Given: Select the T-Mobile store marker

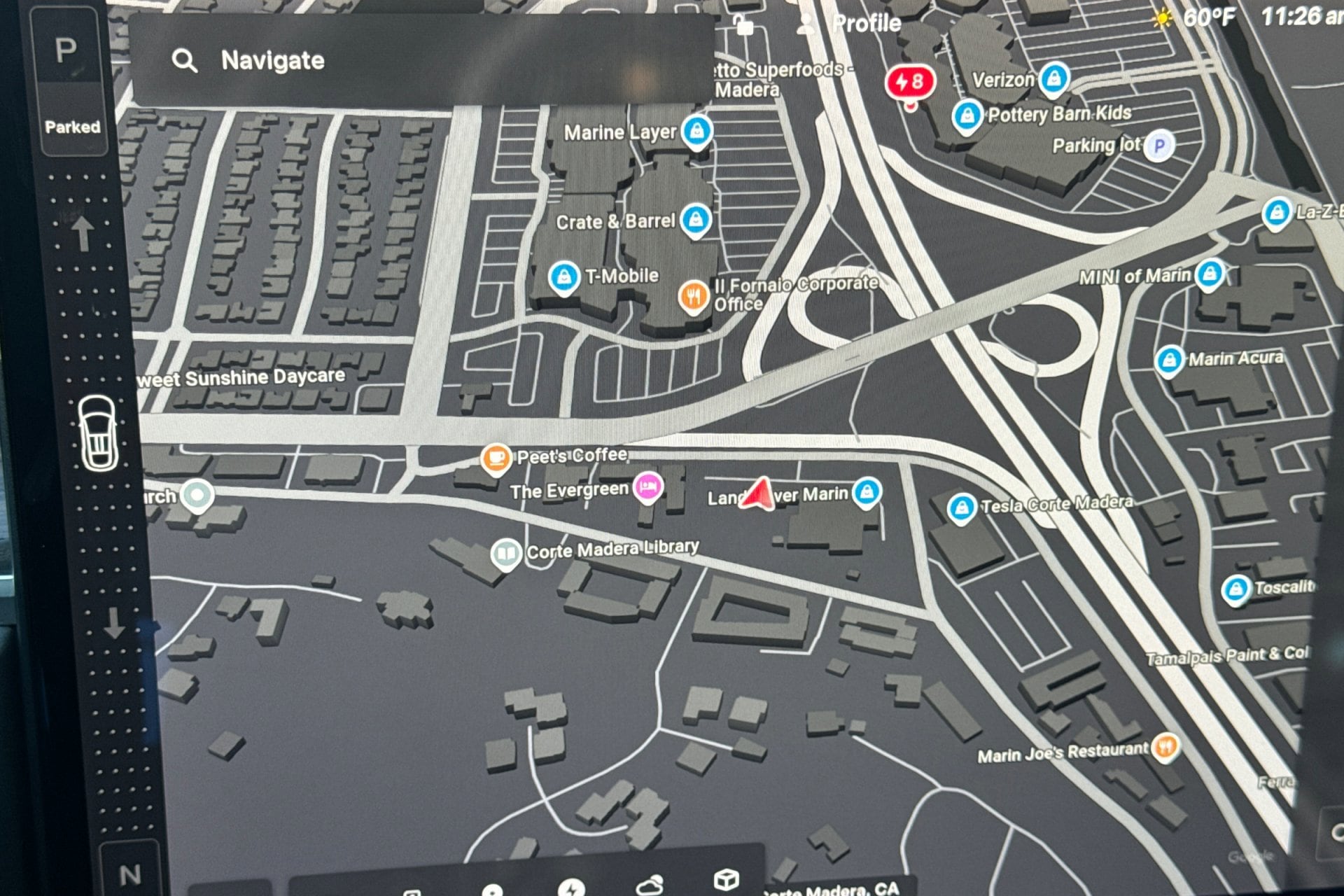Looking at the screenshot, I should pos(563,277).
